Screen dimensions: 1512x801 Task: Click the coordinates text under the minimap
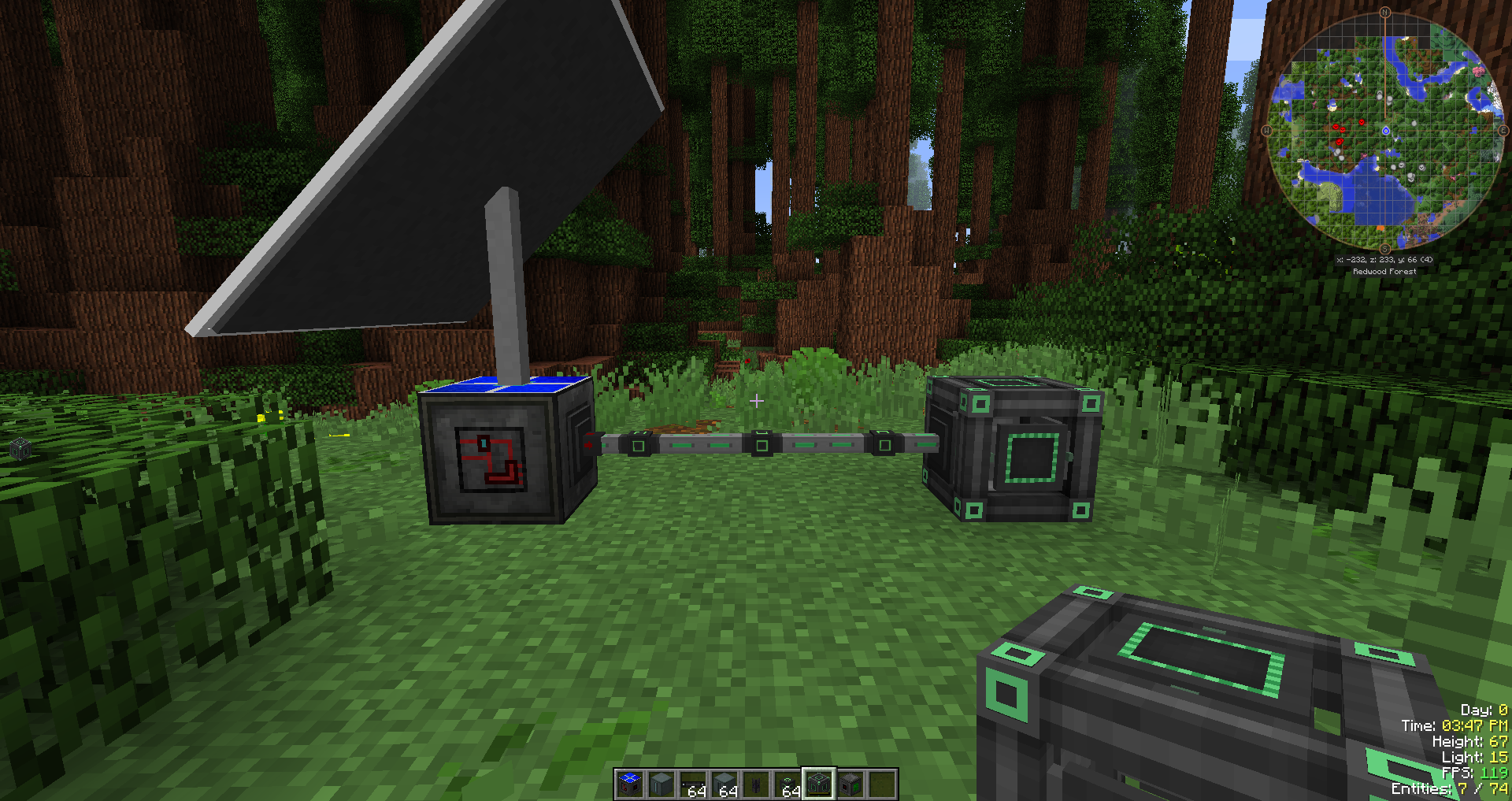1384,260
